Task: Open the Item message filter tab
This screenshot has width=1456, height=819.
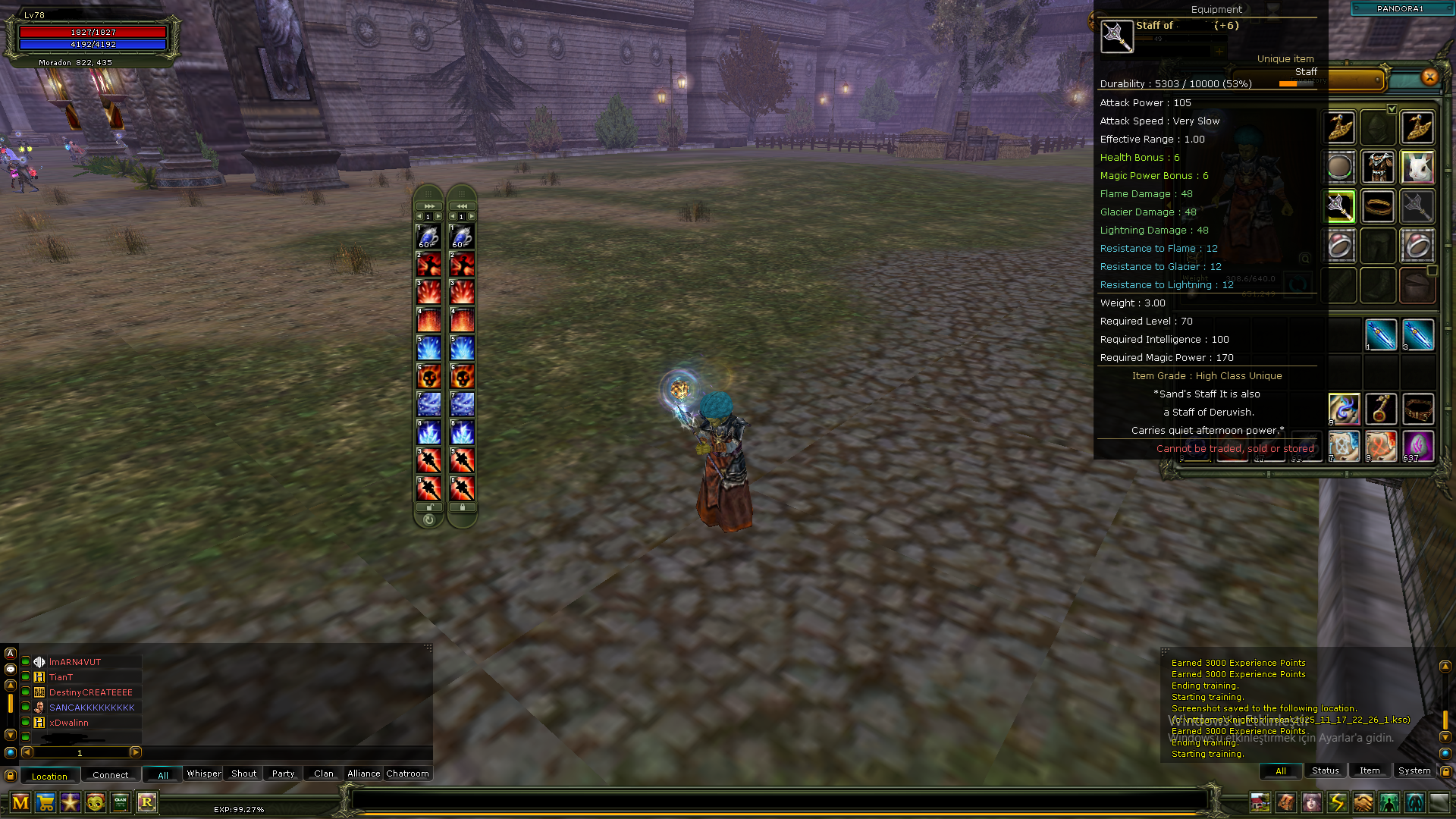Action: pyautogui.click(x=1370, y=770)
